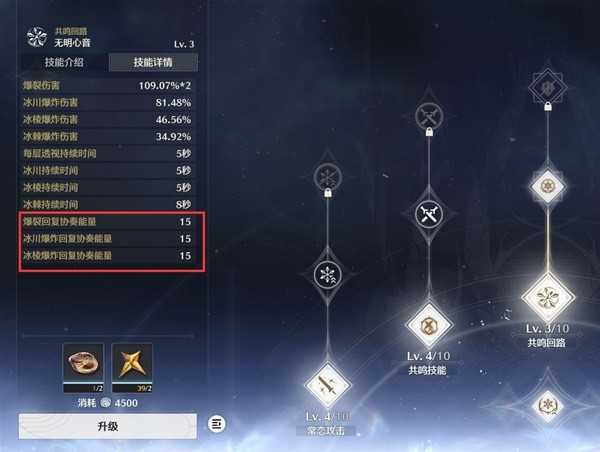Select the gold star material slot
Image resolution: width=600 pixels, height=452 pixels.
click(133, 365)
